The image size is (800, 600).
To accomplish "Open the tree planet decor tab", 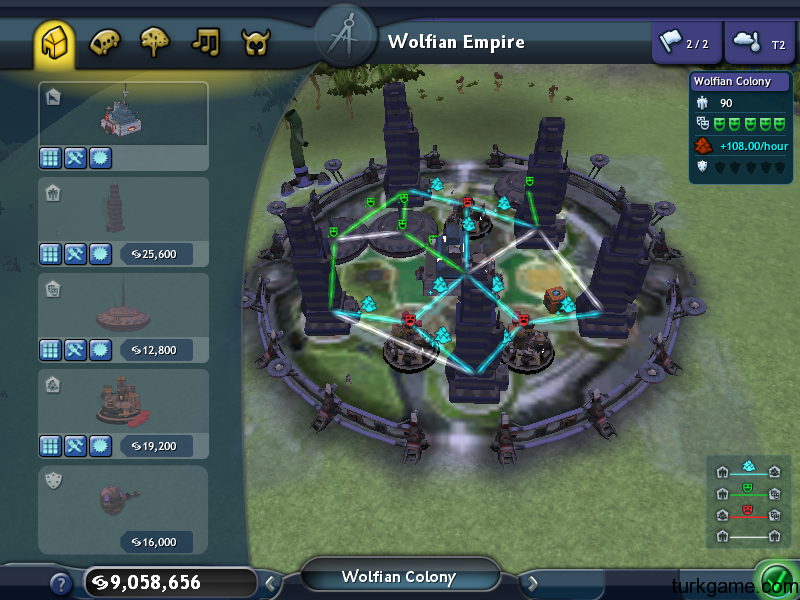I will click(156, 43).
